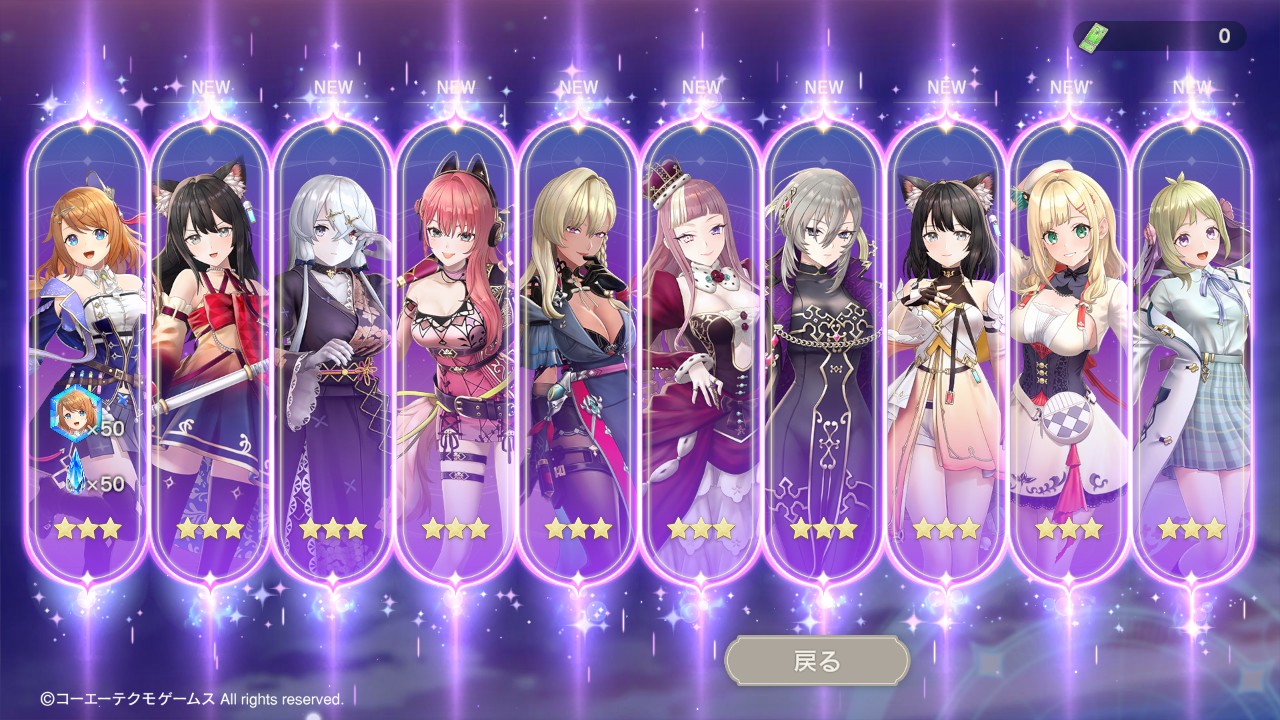1280x720 pixels.
Task: Click the 戻る back button
Action: 817,661
